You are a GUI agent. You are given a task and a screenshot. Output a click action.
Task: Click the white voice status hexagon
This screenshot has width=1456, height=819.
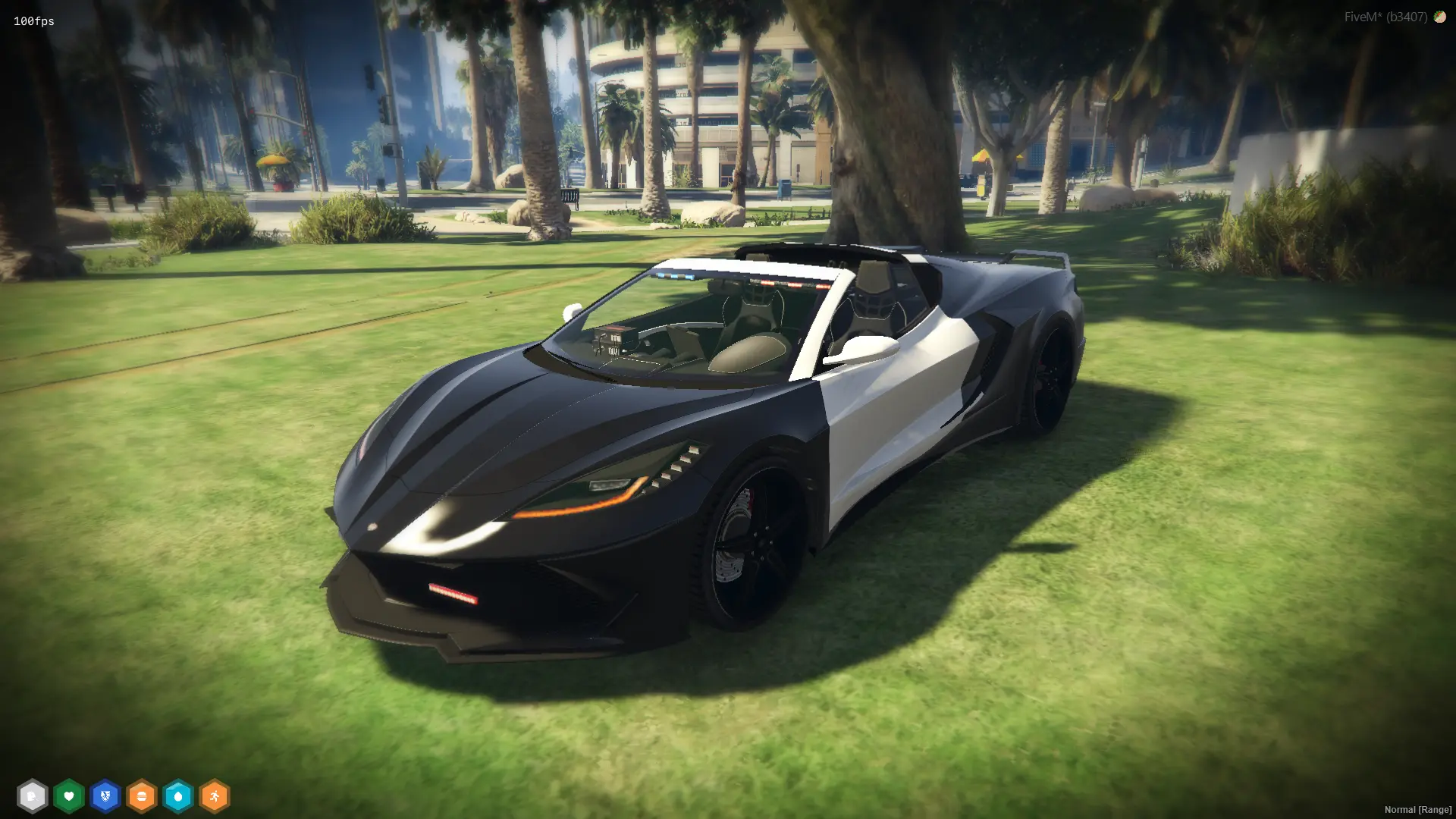point(32,796)
